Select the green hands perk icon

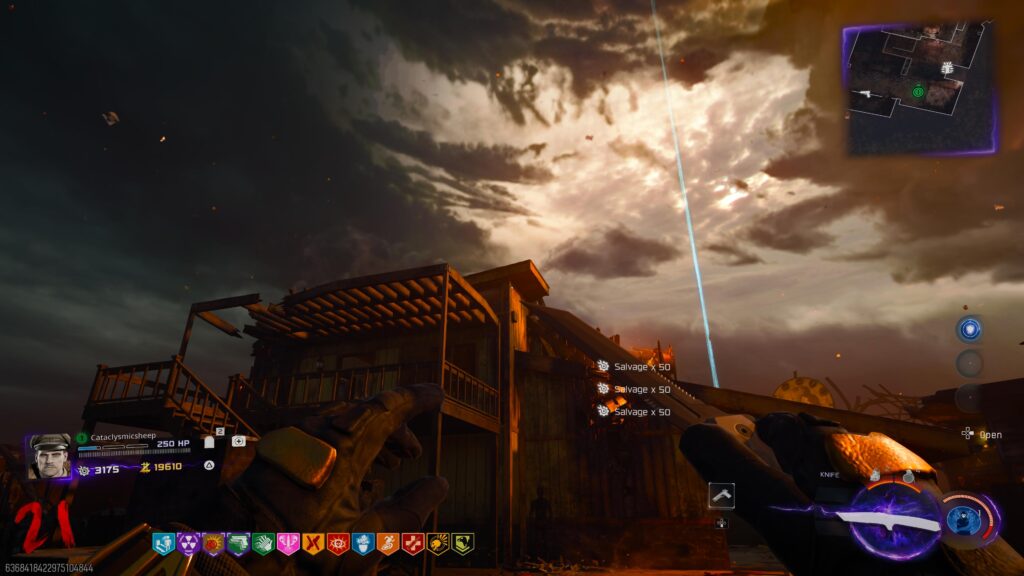tap(263, 544)
